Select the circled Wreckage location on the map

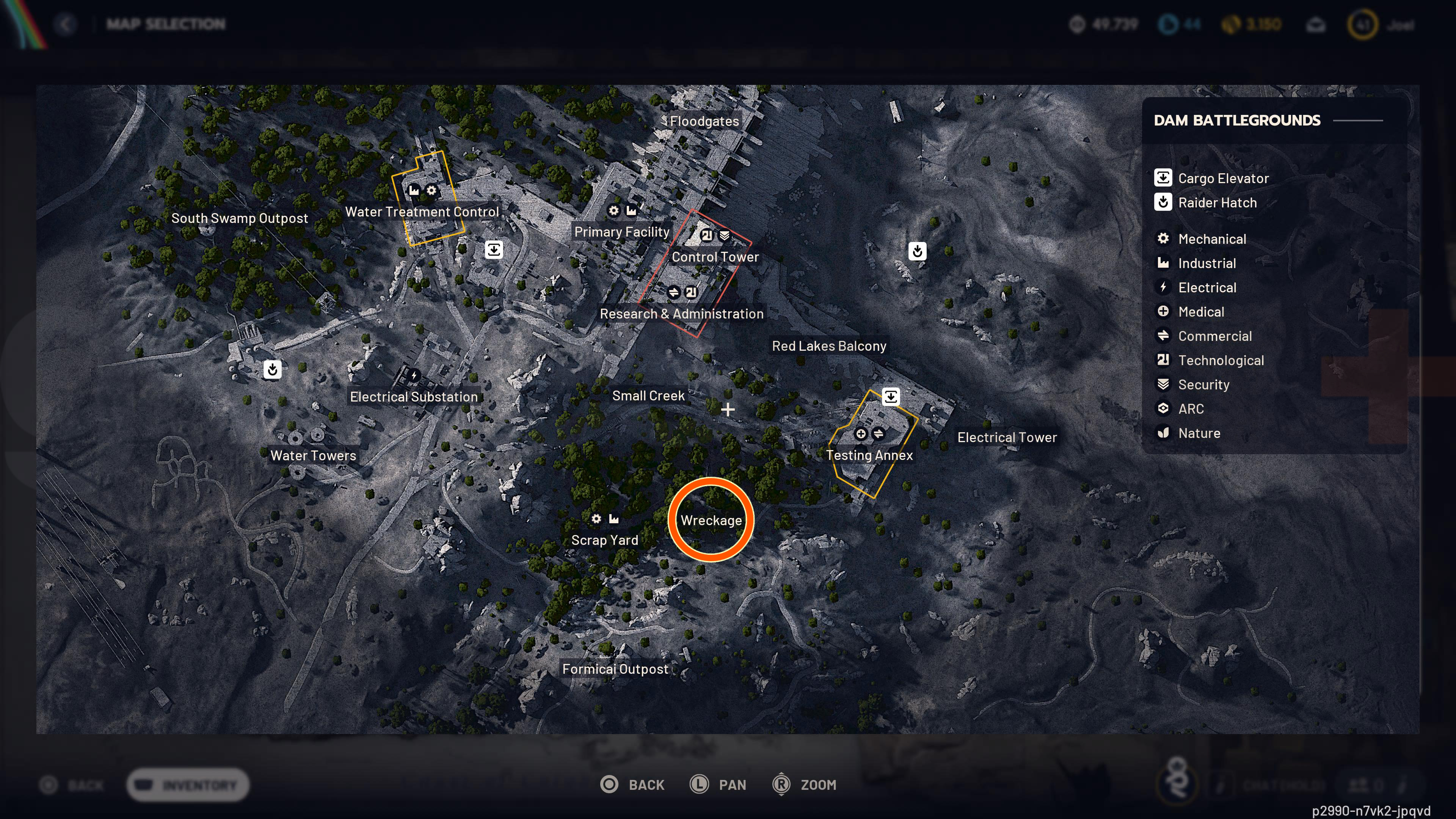pyautogui.click(x=711, y=520)
